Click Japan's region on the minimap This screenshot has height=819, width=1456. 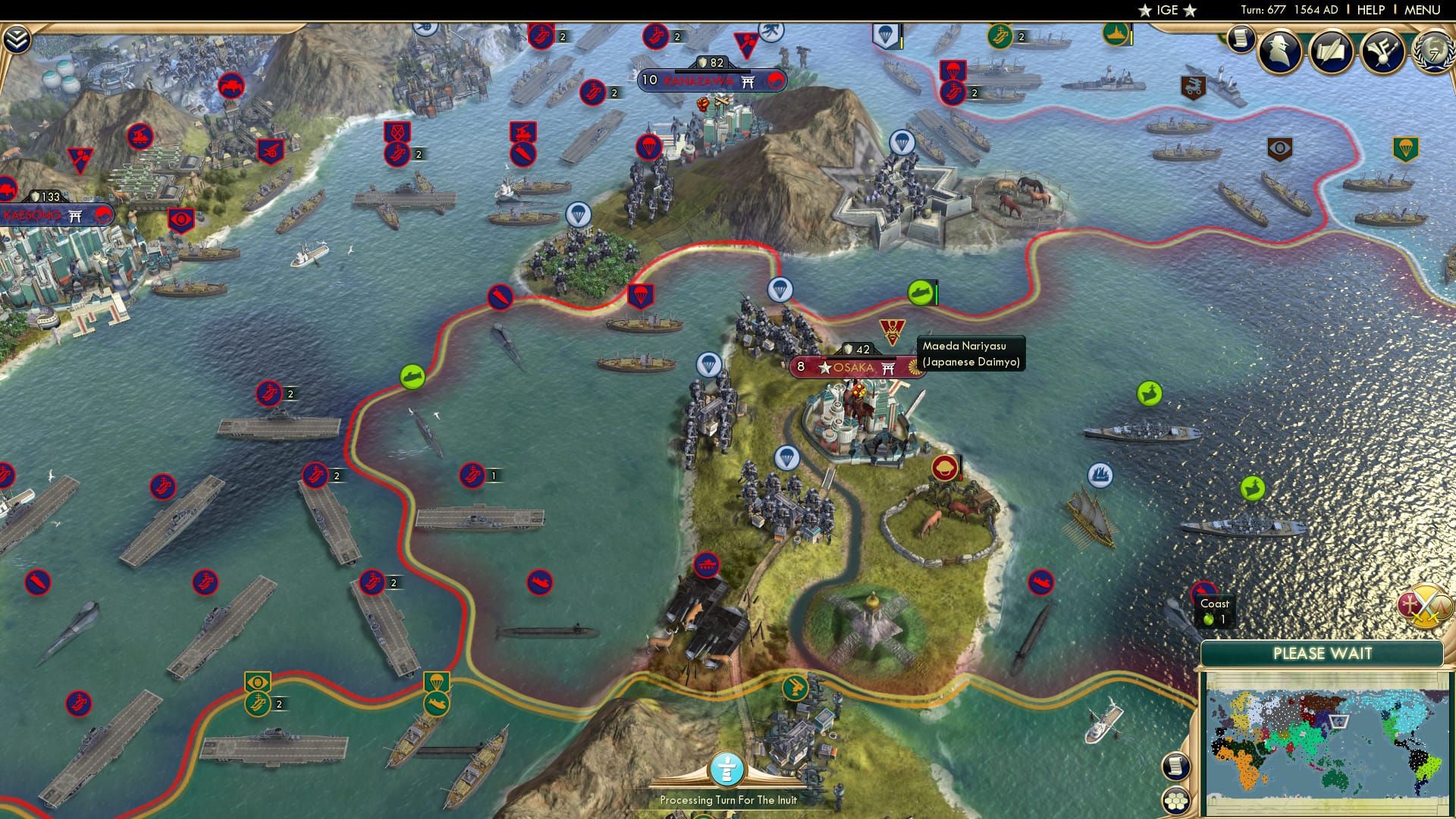1338,721
